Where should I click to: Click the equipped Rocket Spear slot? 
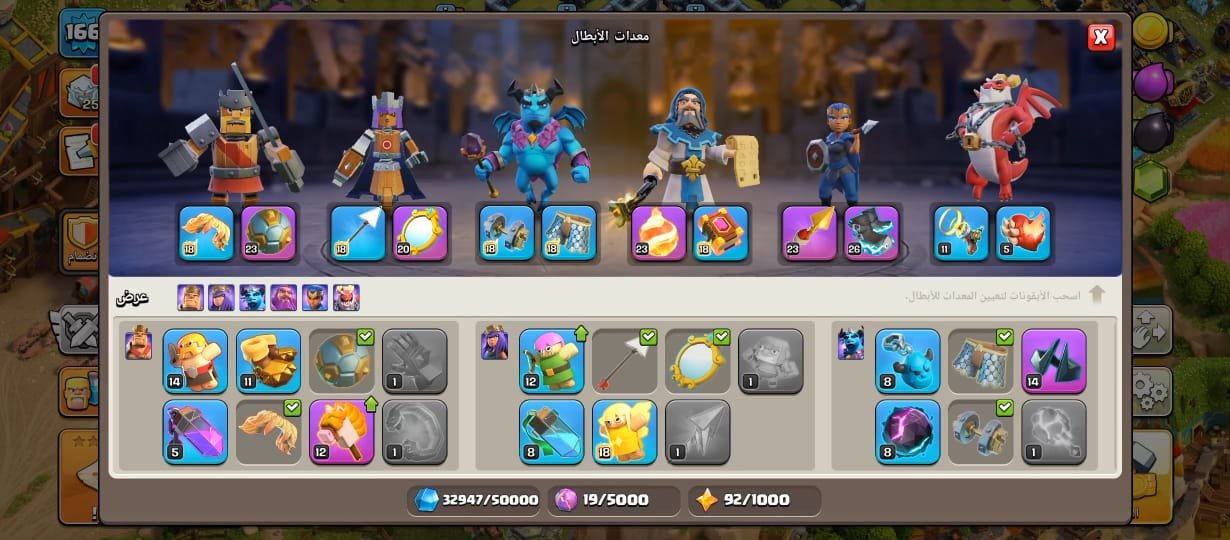coord(809,233)
